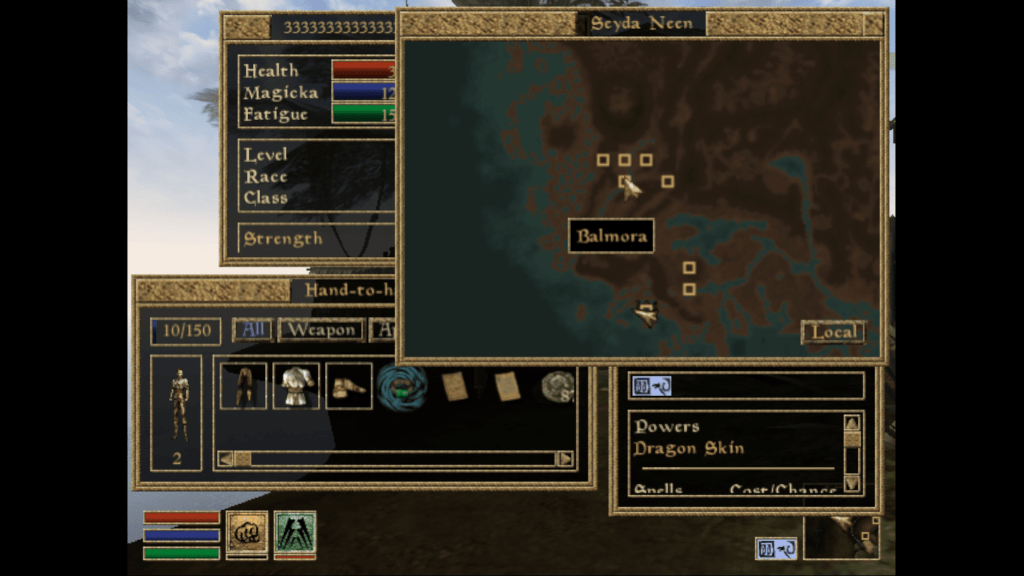Click the hand-to-hand fist weapon icon

pyautogui.click(x=245, y=531)
